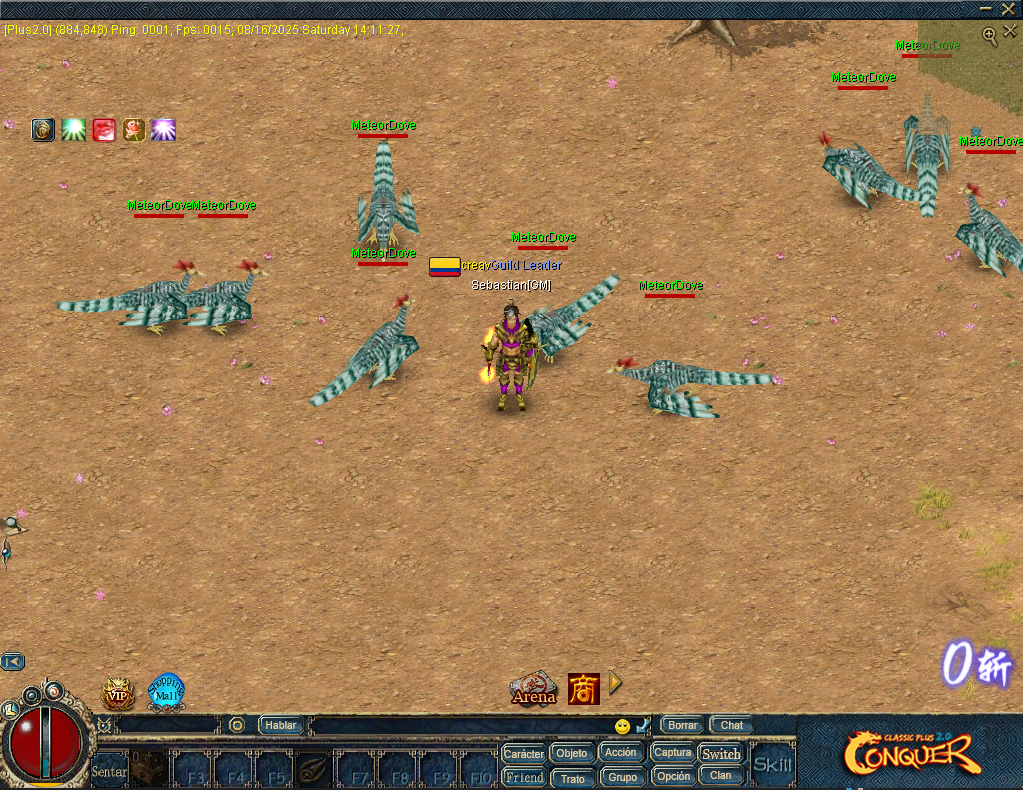Close the game window
Screen dimensions: 1023x790
1008,8
